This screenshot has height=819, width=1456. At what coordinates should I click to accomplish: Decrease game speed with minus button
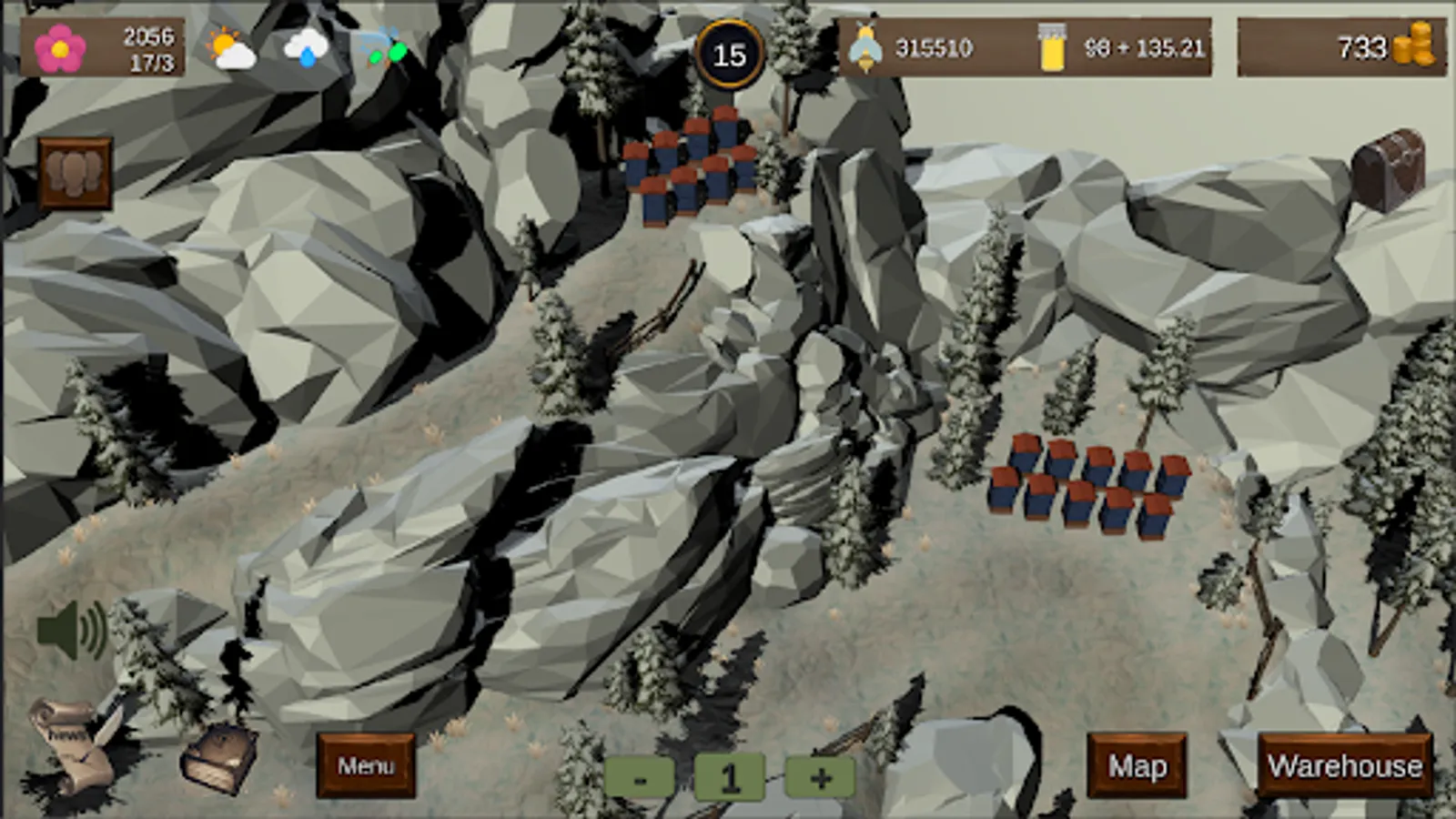(640, 778)
